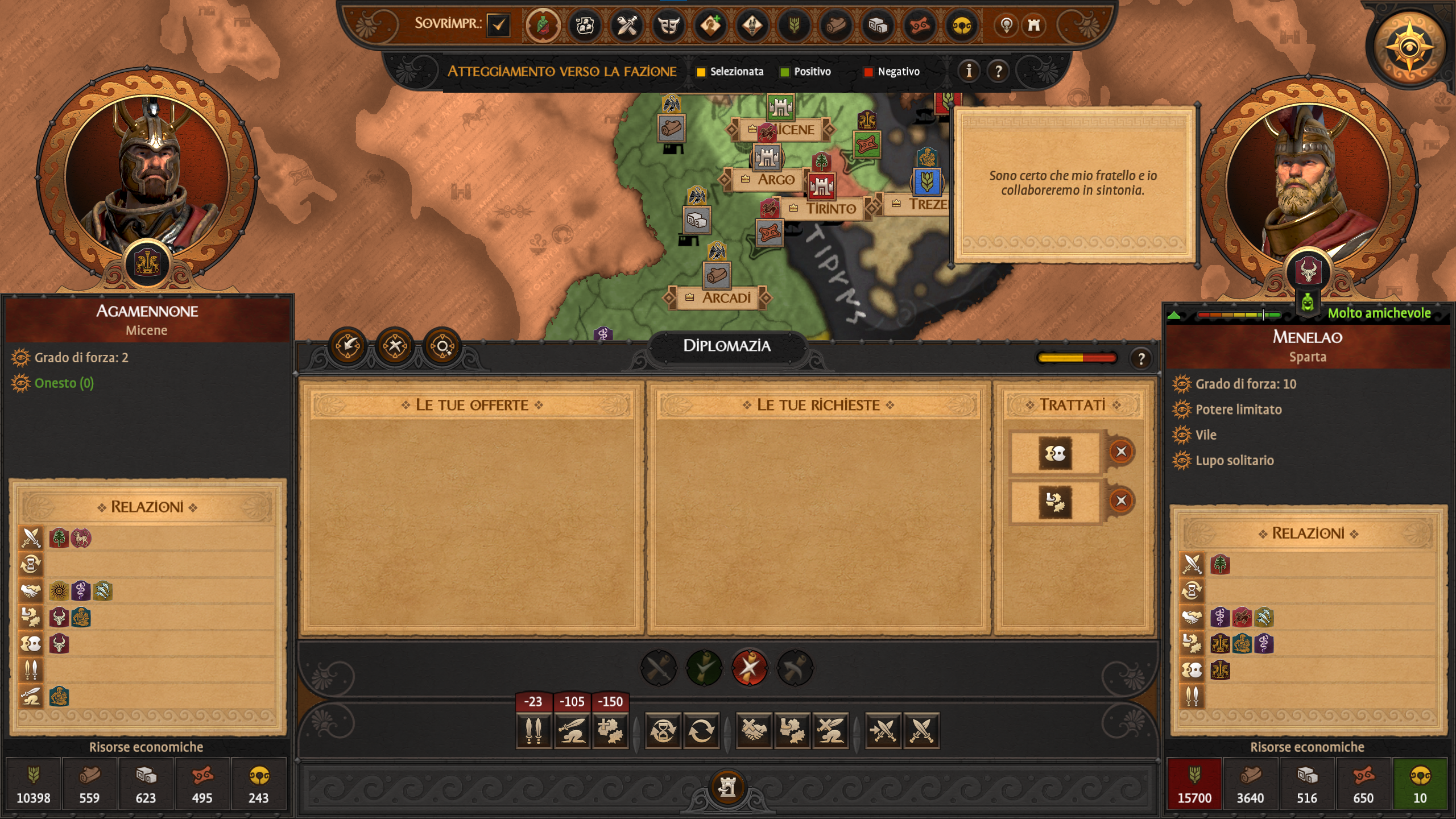Cancel the first treaty in Trattati

click(x=1120, y=452)
